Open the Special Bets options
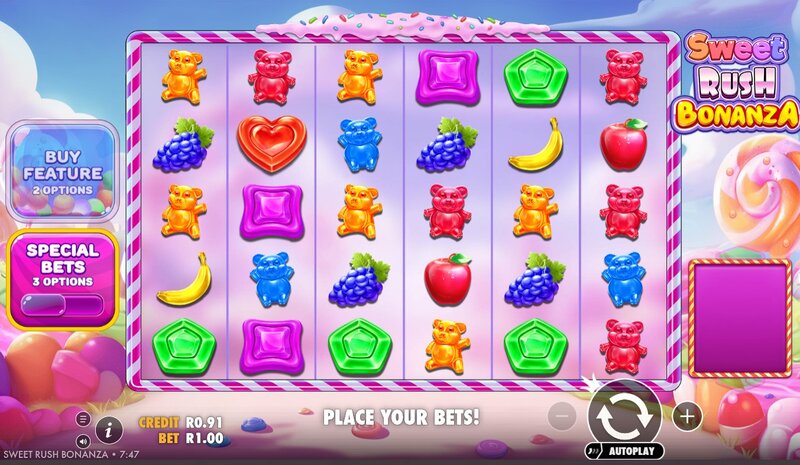 click(63, 259)
